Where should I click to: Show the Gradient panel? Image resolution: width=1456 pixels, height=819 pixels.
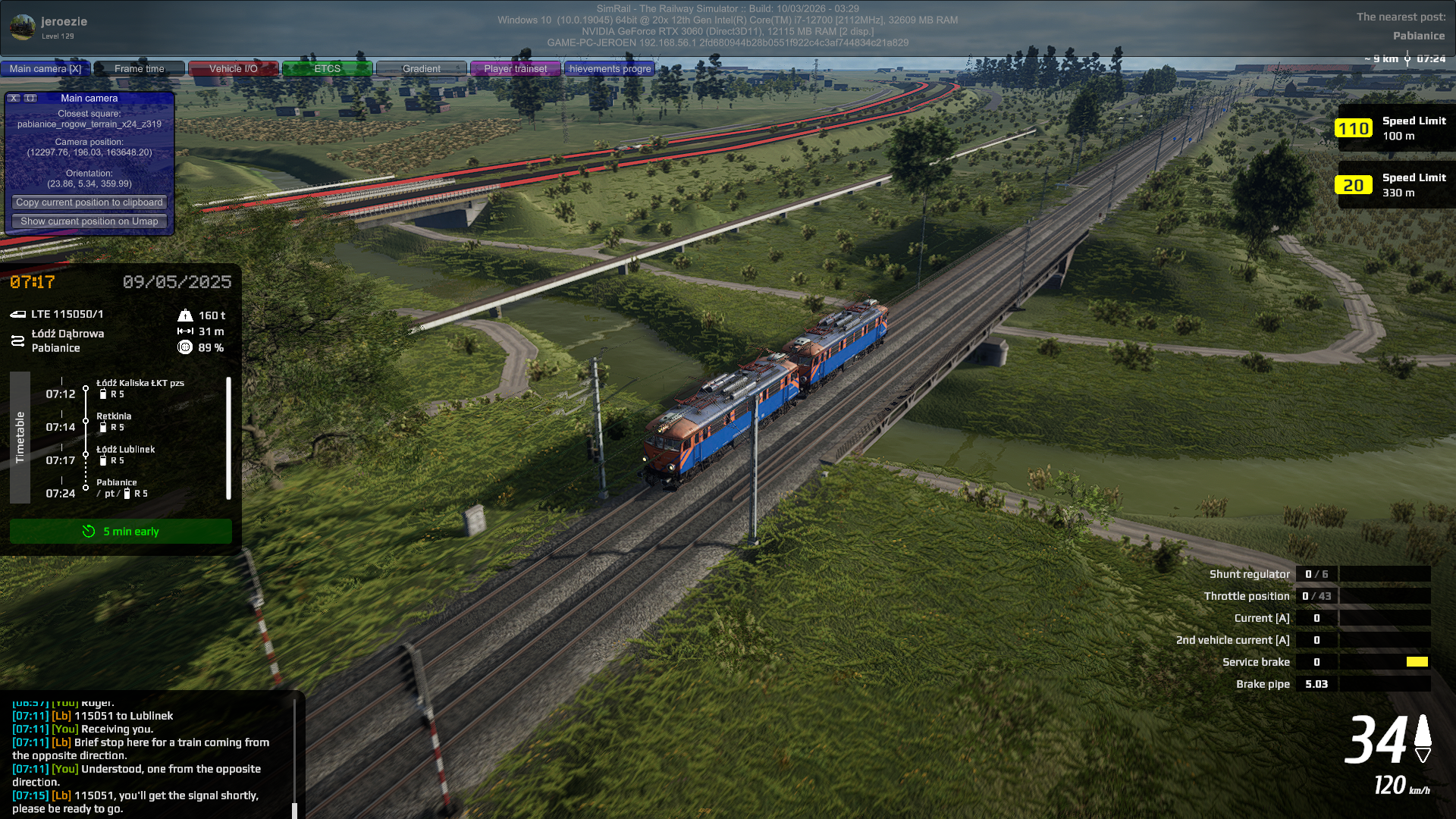pyautogui.click(x=422, y=69)
